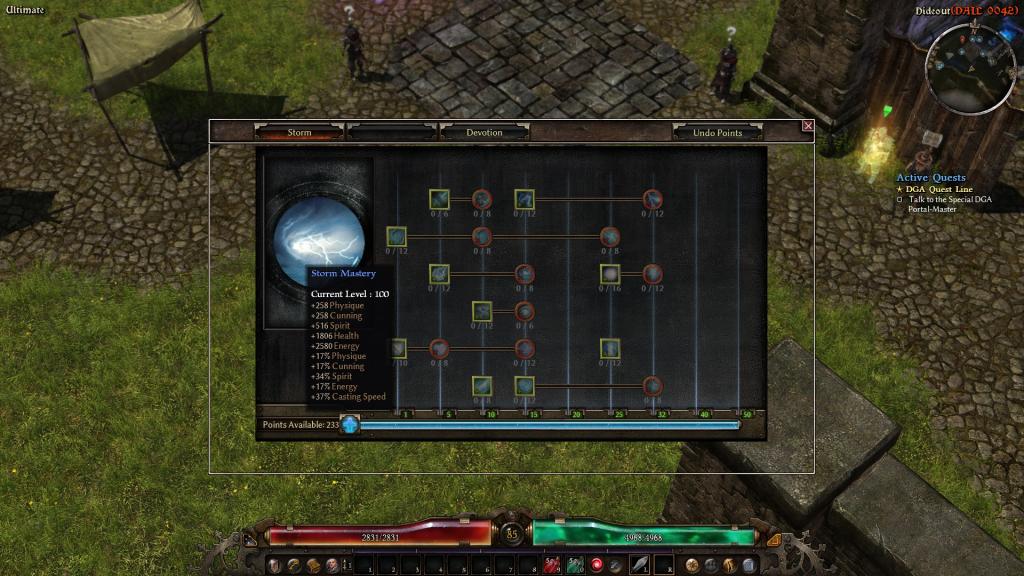
Task: Pick the square skill node showing 0 / 6
Action: tap(439, 199)
